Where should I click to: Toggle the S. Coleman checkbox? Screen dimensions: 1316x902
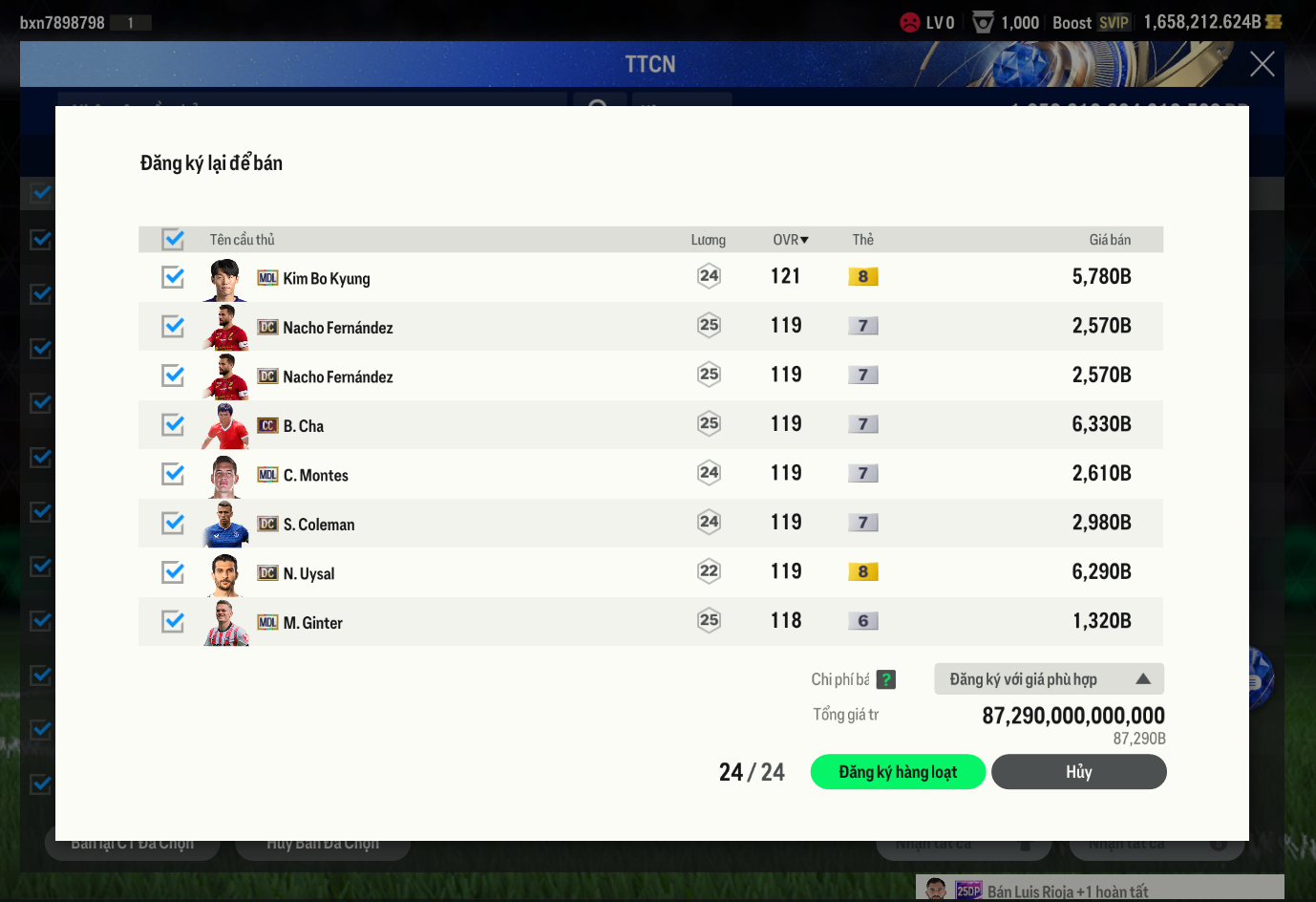pyautogui.click(x=173, y=523)
